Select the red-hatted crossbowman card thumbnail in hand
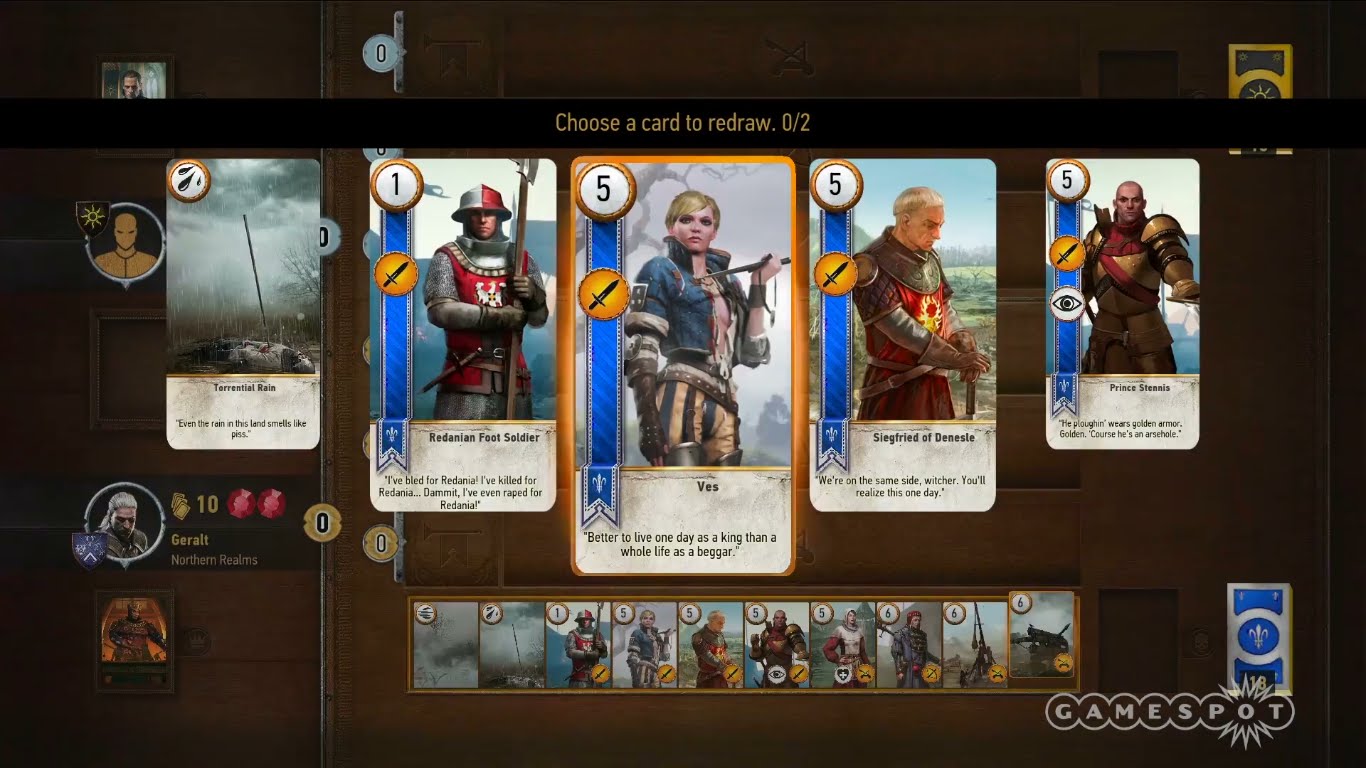 pyautogui.click(x=908, y=645)
